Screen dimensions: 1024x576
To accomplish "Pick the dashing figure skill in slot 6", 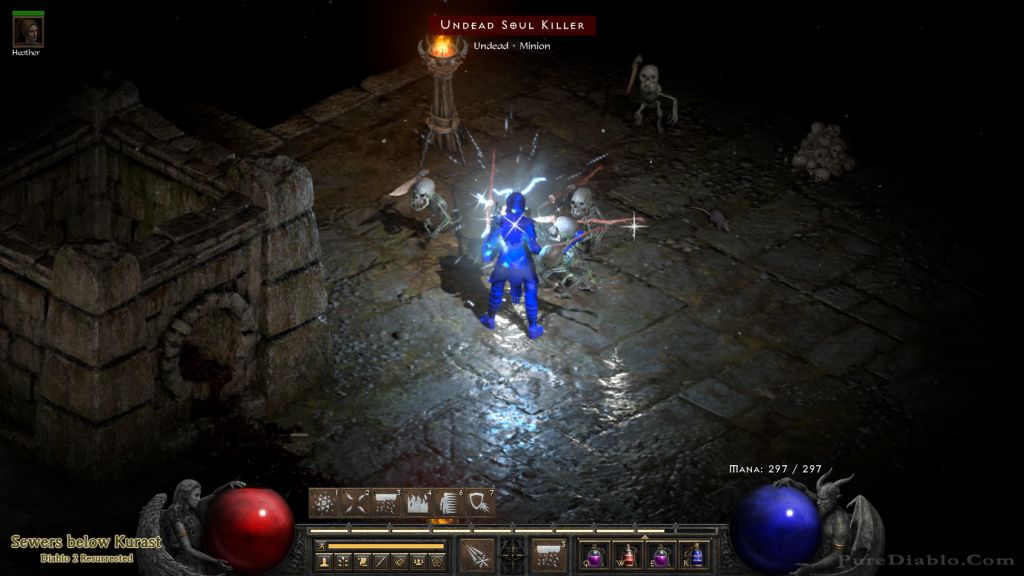I will coord(449,502).
